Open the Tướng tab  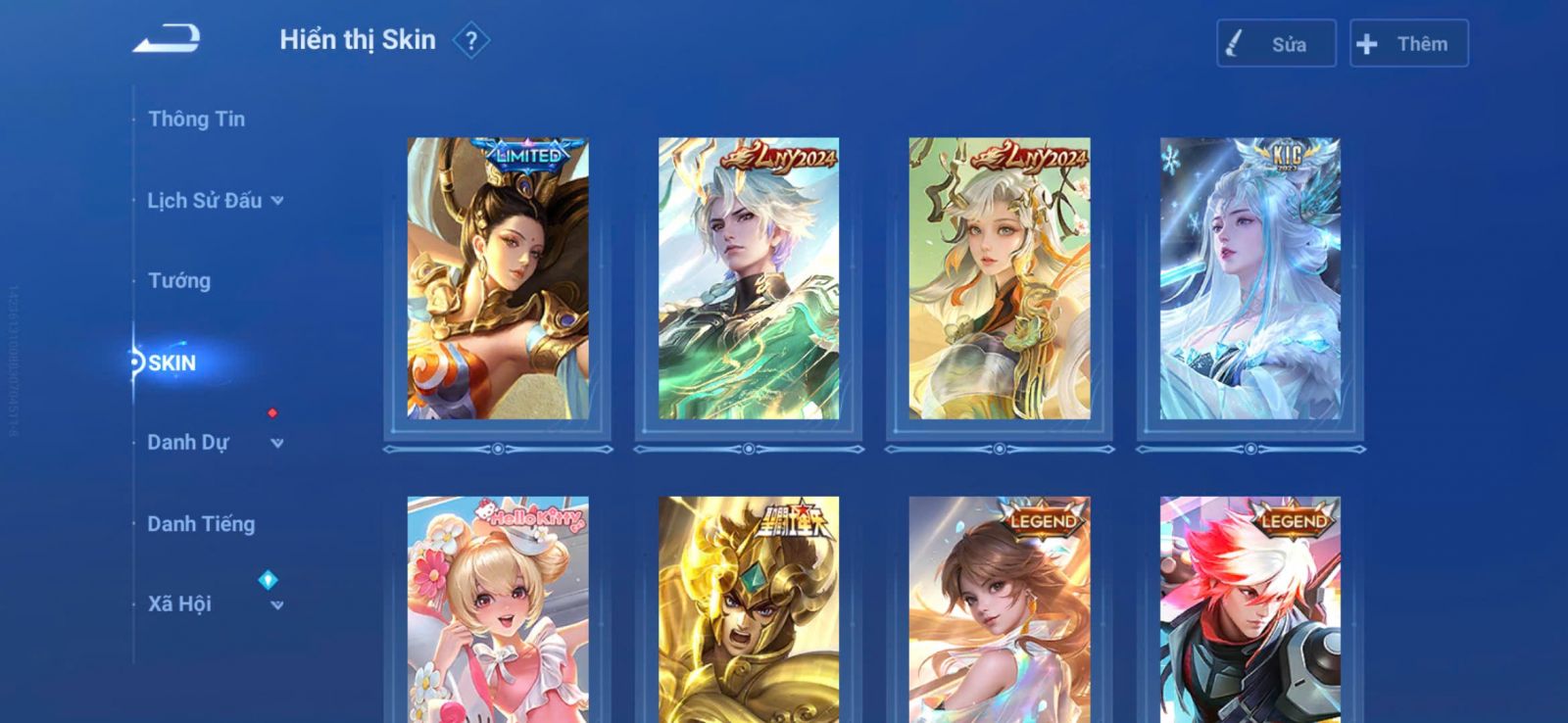(179, 281)
